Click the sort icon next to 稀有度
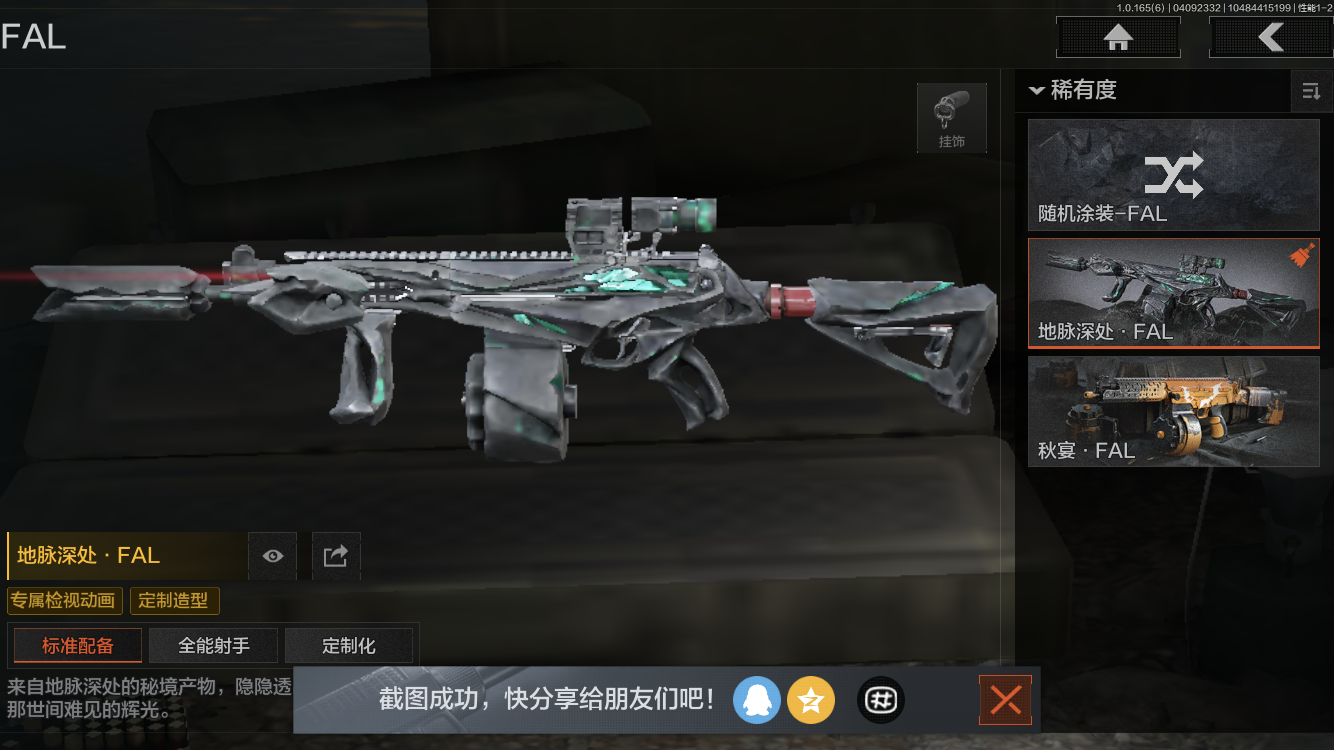The image size is (1334, 750). coord(1311,91)
